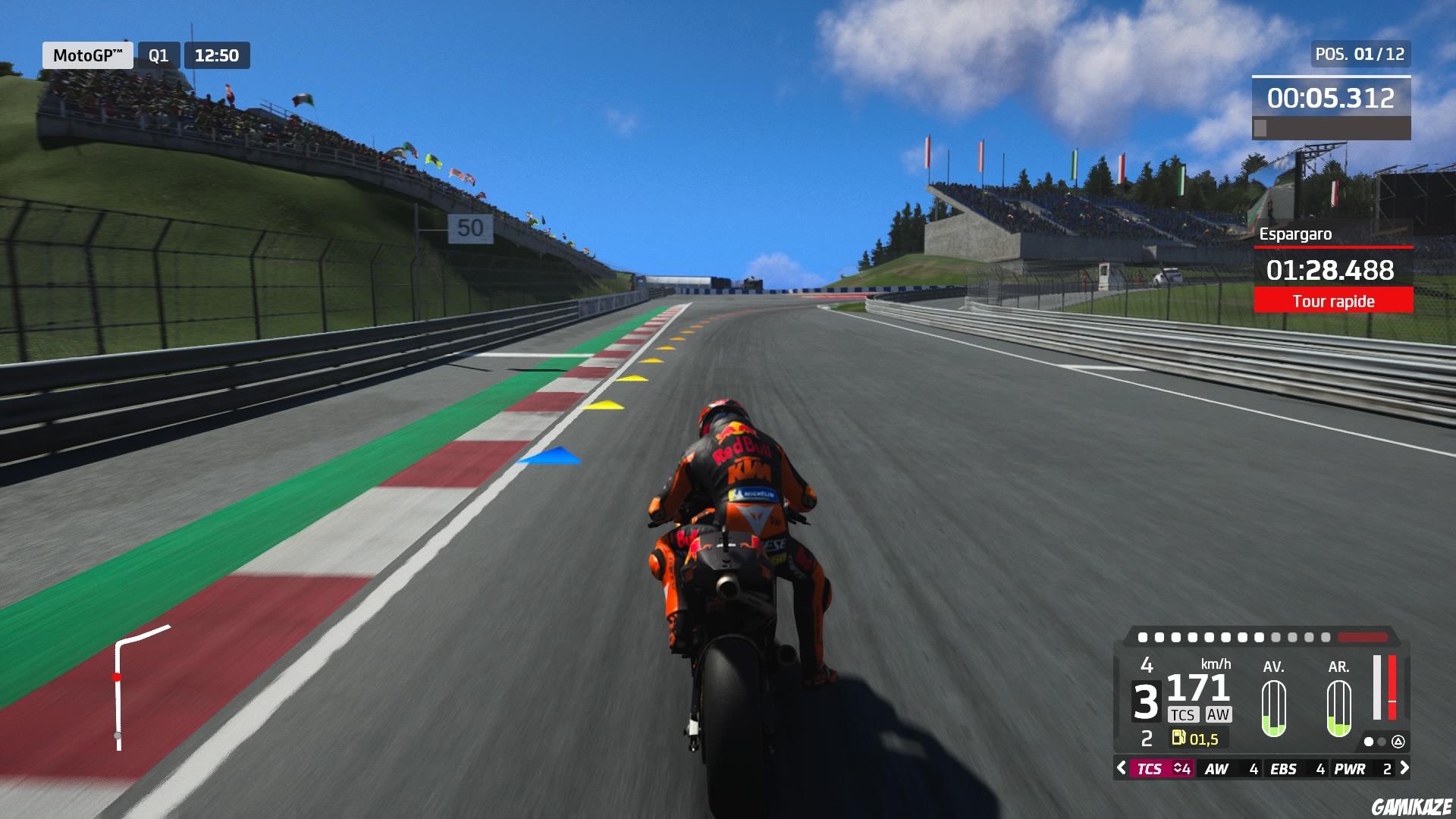This screenshot has width=1456, height=819.
Task: Toggle to the second dashboard page dot
Action: coord(1380,742)
